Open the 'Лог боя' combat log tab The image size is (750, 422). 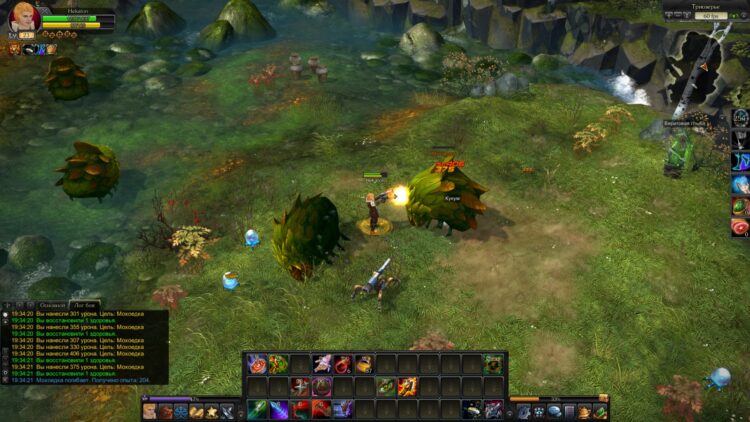84,304
